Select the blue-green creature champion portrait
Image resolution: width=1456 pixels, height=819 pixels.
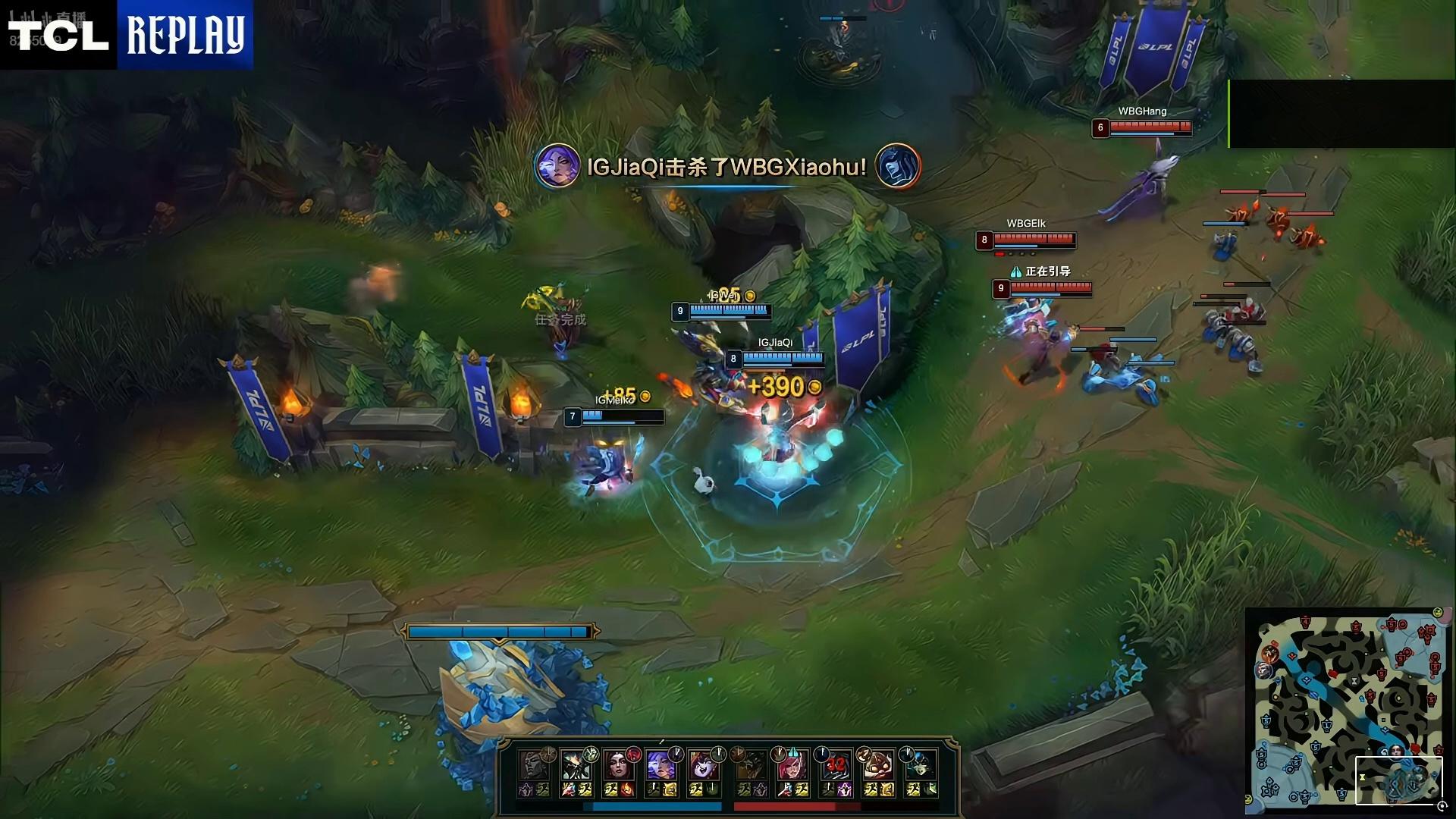(x=920, y=764)
